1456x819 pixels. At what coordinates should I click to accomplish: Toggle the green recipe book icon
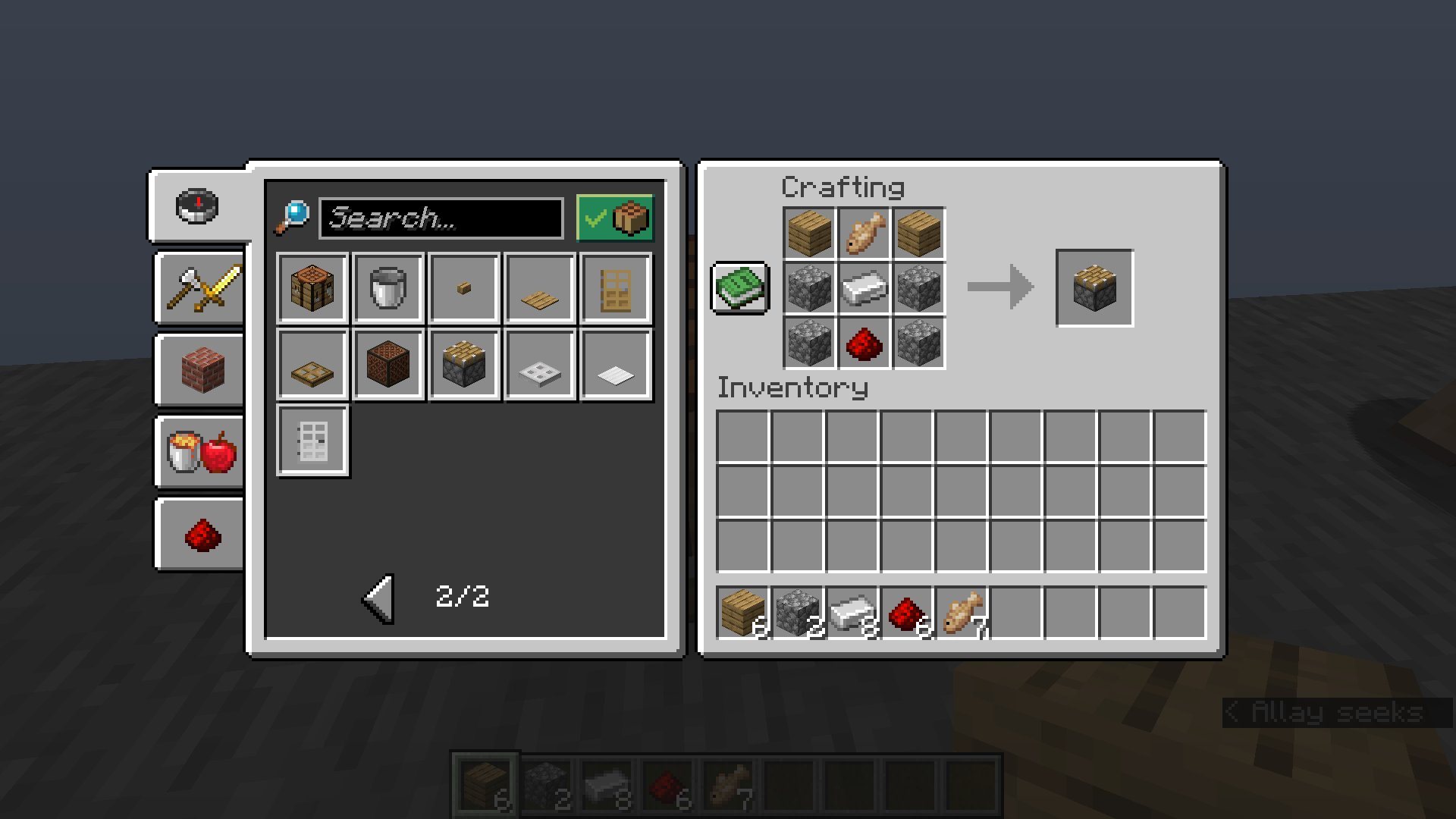(739, 289)
